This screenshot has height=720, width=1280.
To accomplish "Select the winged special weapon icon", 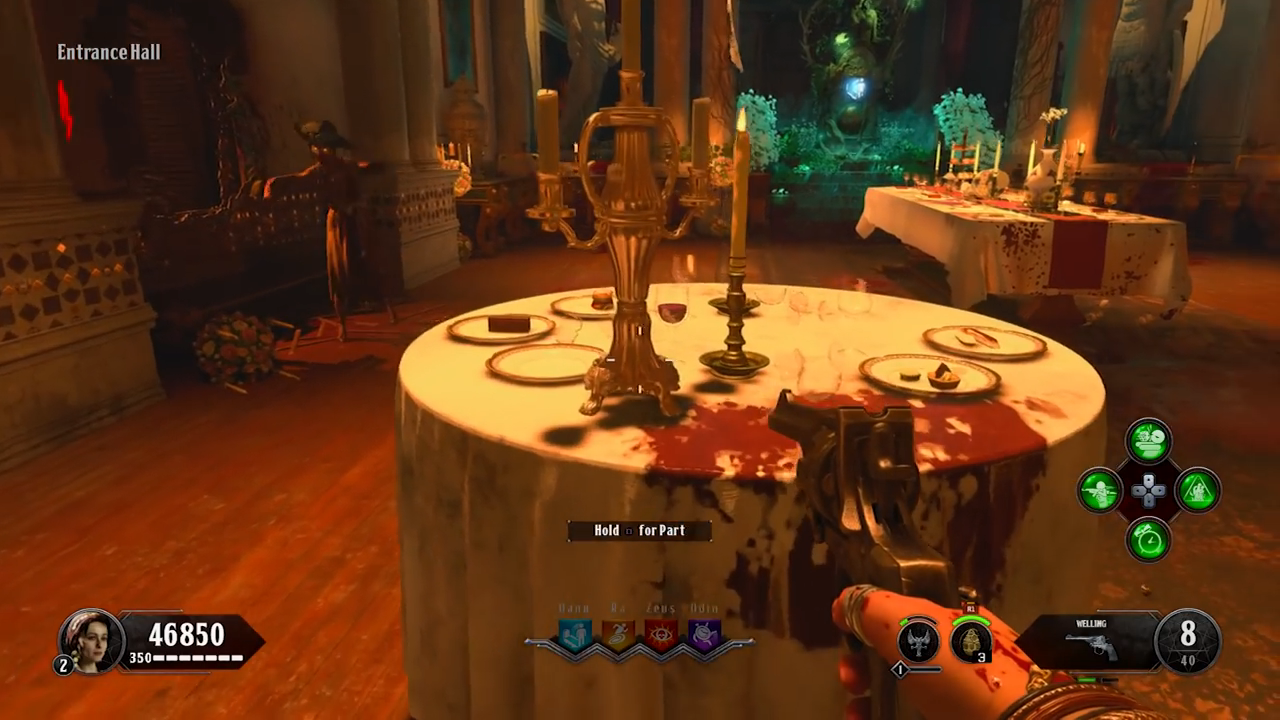I will click(917, 641).
